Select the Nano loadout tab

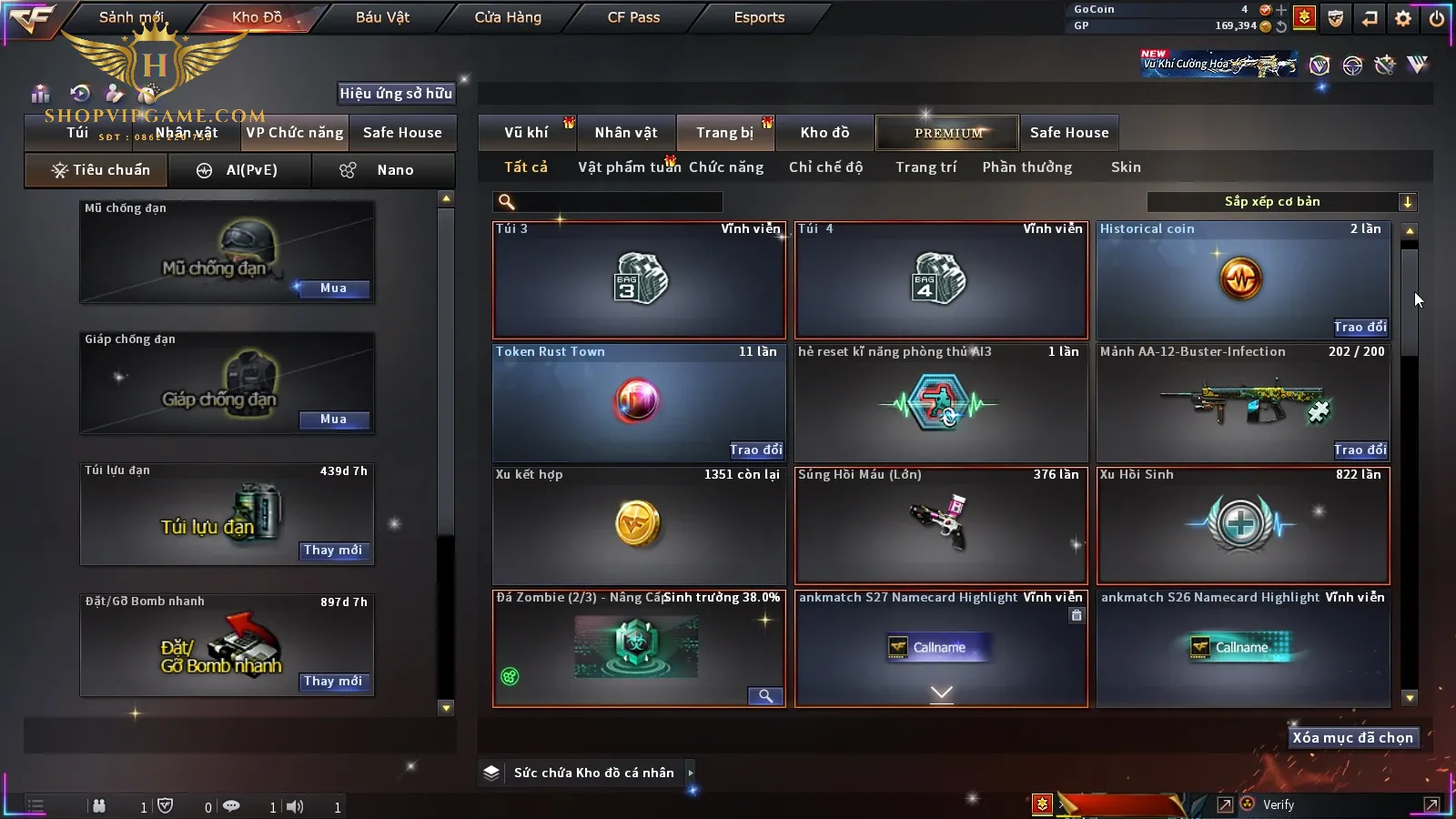[x=383, y=170]
